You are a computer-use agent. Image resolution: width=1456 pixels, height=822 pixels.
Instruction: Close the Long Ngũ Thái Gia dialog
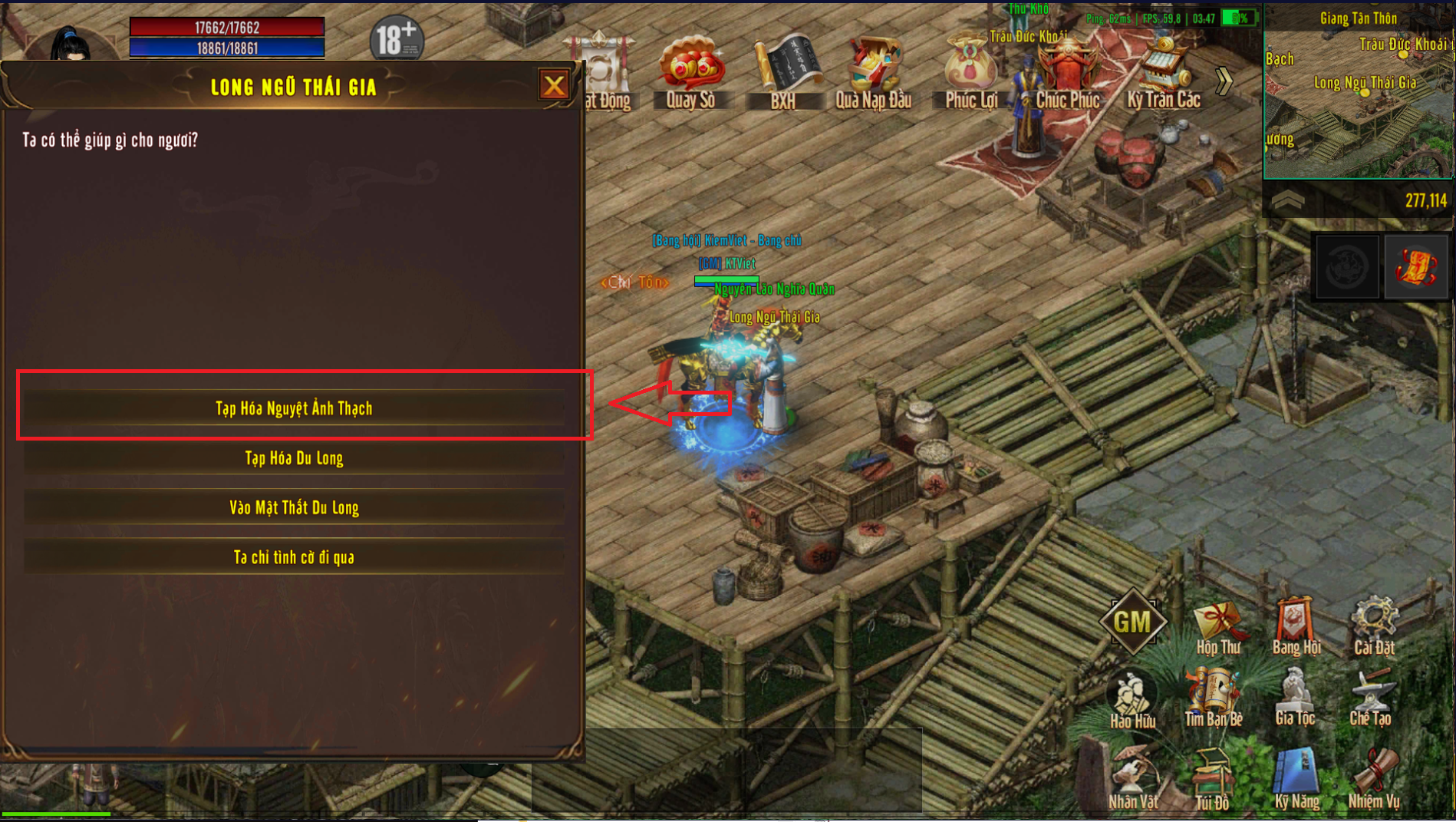tap(554, 85)
